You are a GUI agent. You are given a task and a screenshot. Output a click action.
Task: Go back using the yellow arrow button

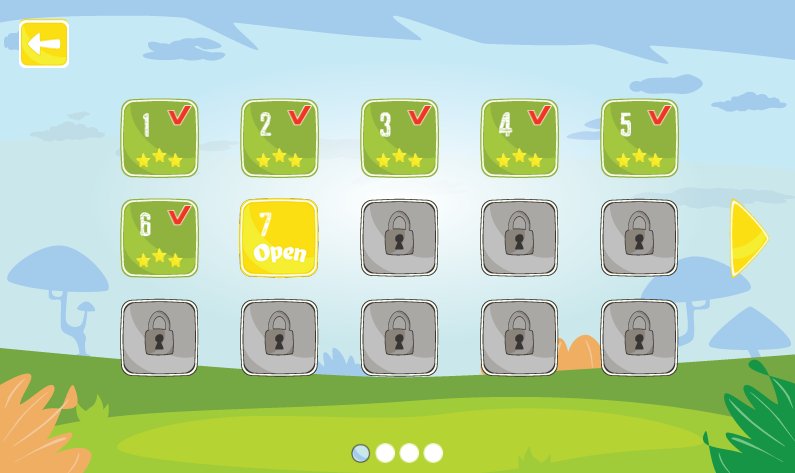(44, 44)
